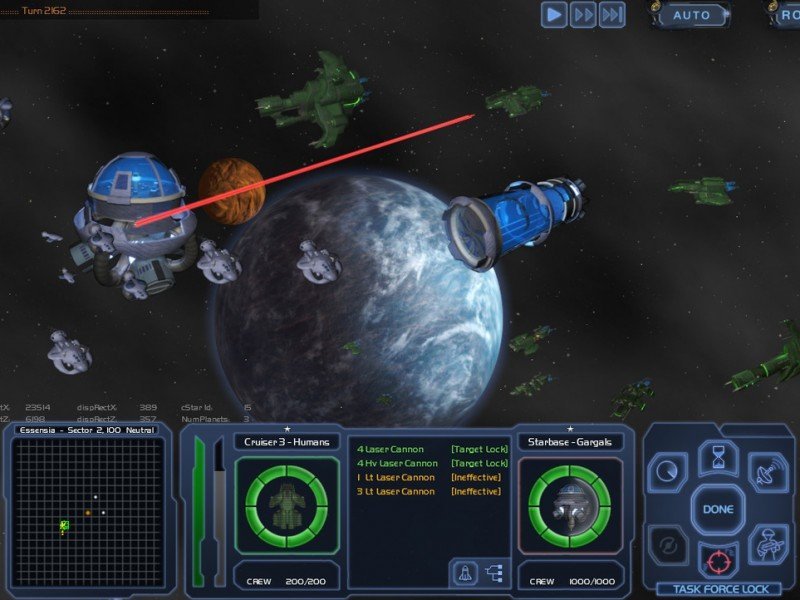Image resolution: width=800 pixels, height=600 pixels.
Task: Activate the fast-forward combat speed button
Action: 583,14
